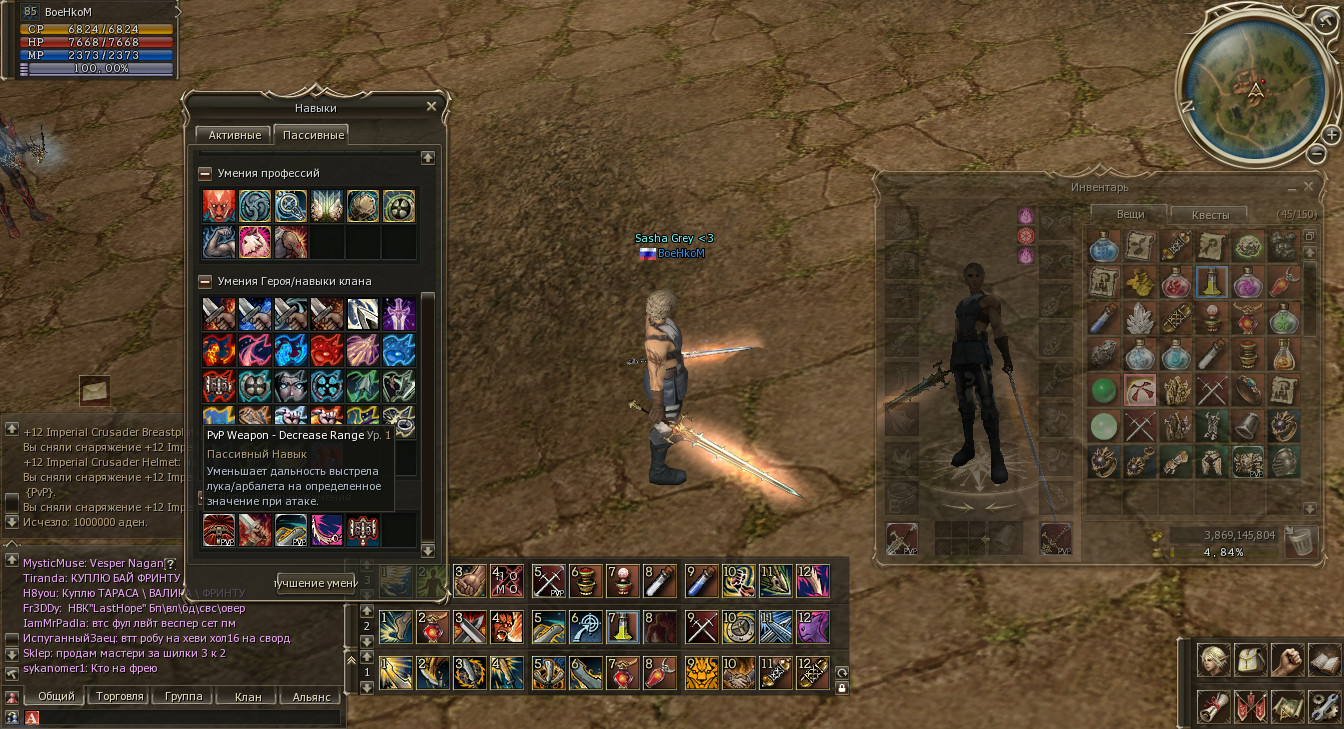Collapse the Умения Героя/навыки клана section
1344x729 pixels.
pyautogui.click(x=205, y=281)
